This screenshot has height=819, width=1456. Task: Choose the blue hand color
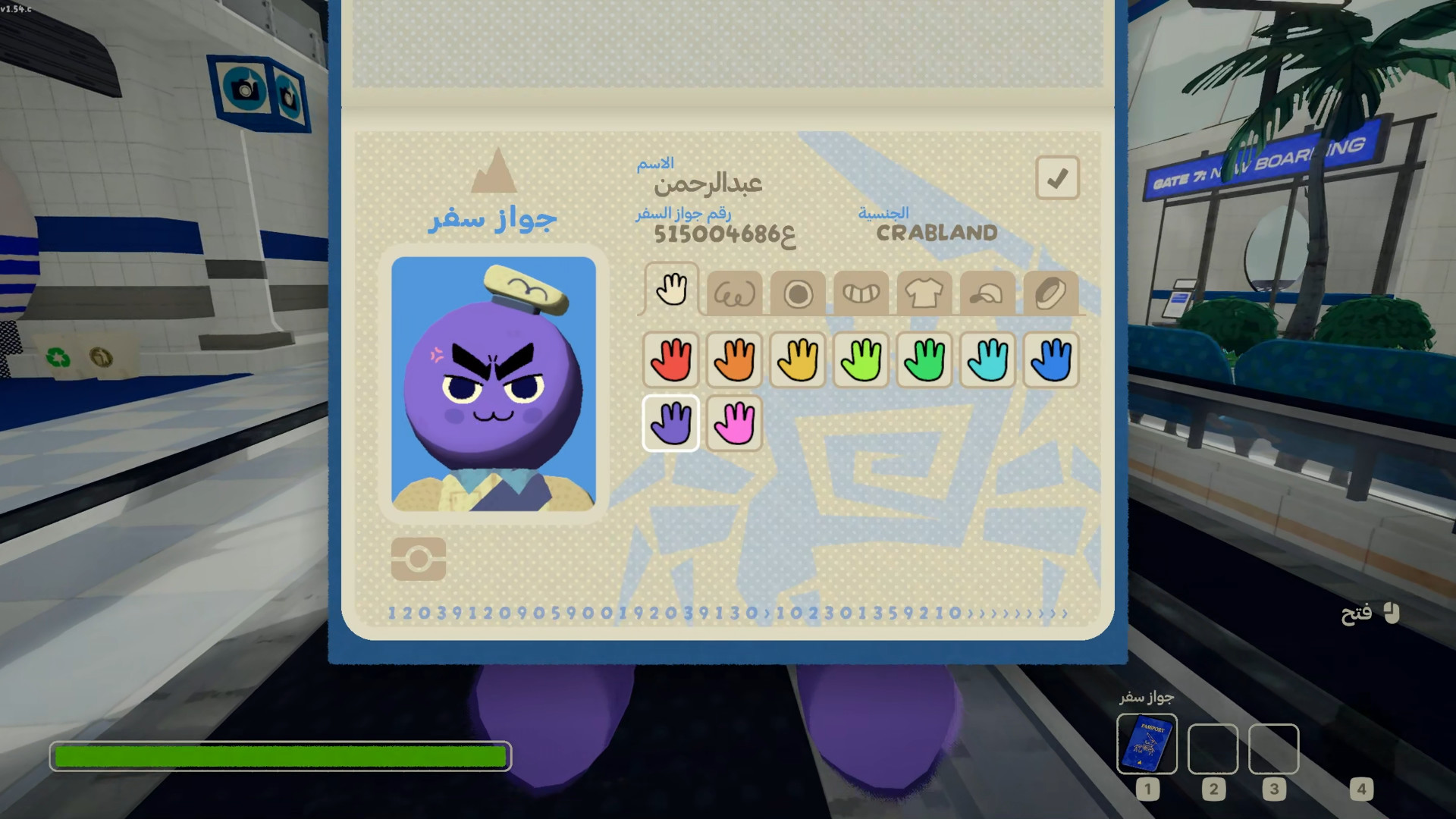tap(1050, 359)
